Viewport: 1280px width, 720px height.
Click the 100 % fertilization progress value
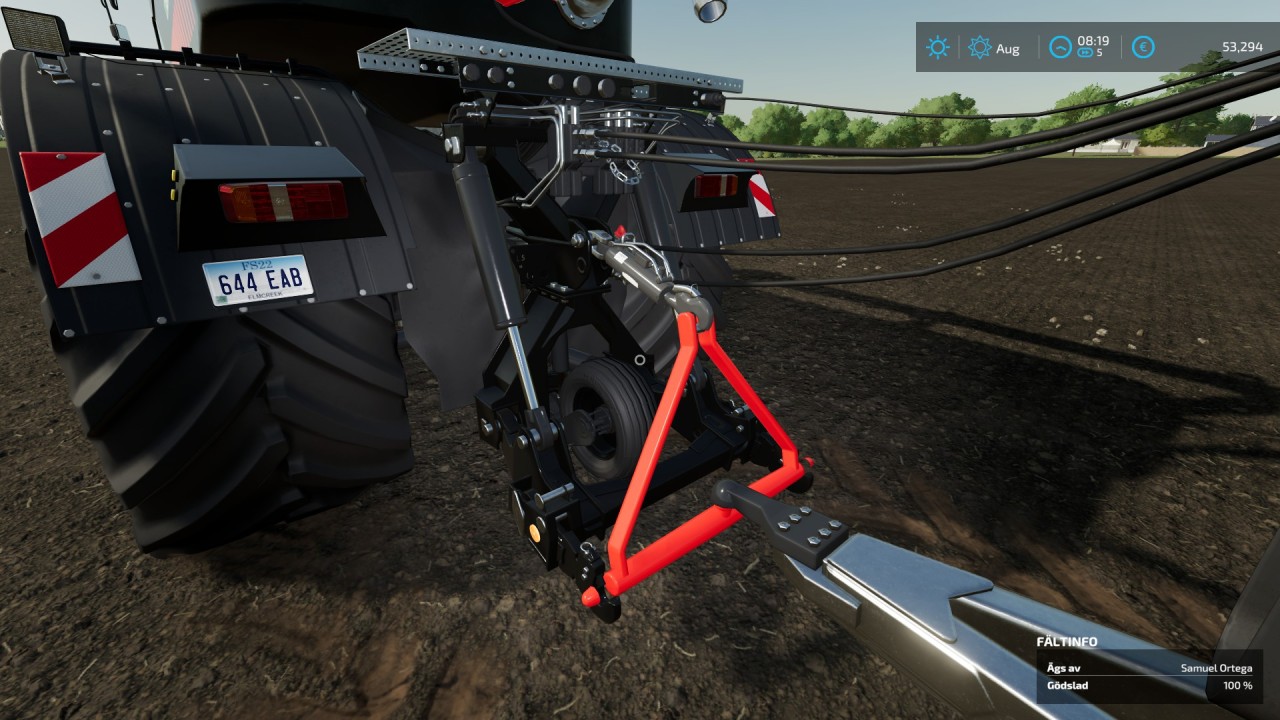pyautogui.click(x=1237, y=686)
